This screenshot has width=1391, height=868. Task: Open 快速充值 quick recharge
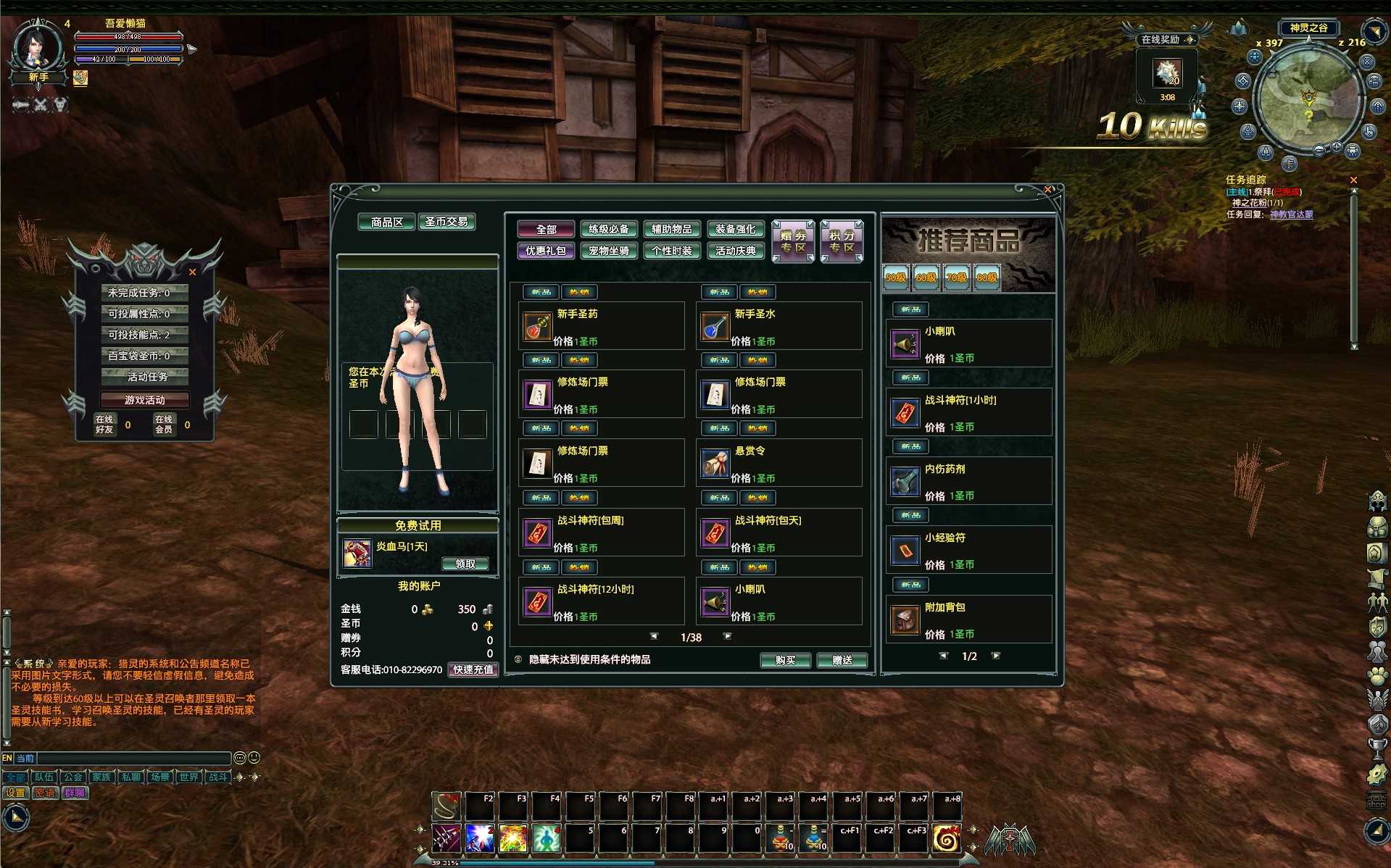(x=473, y=669)
